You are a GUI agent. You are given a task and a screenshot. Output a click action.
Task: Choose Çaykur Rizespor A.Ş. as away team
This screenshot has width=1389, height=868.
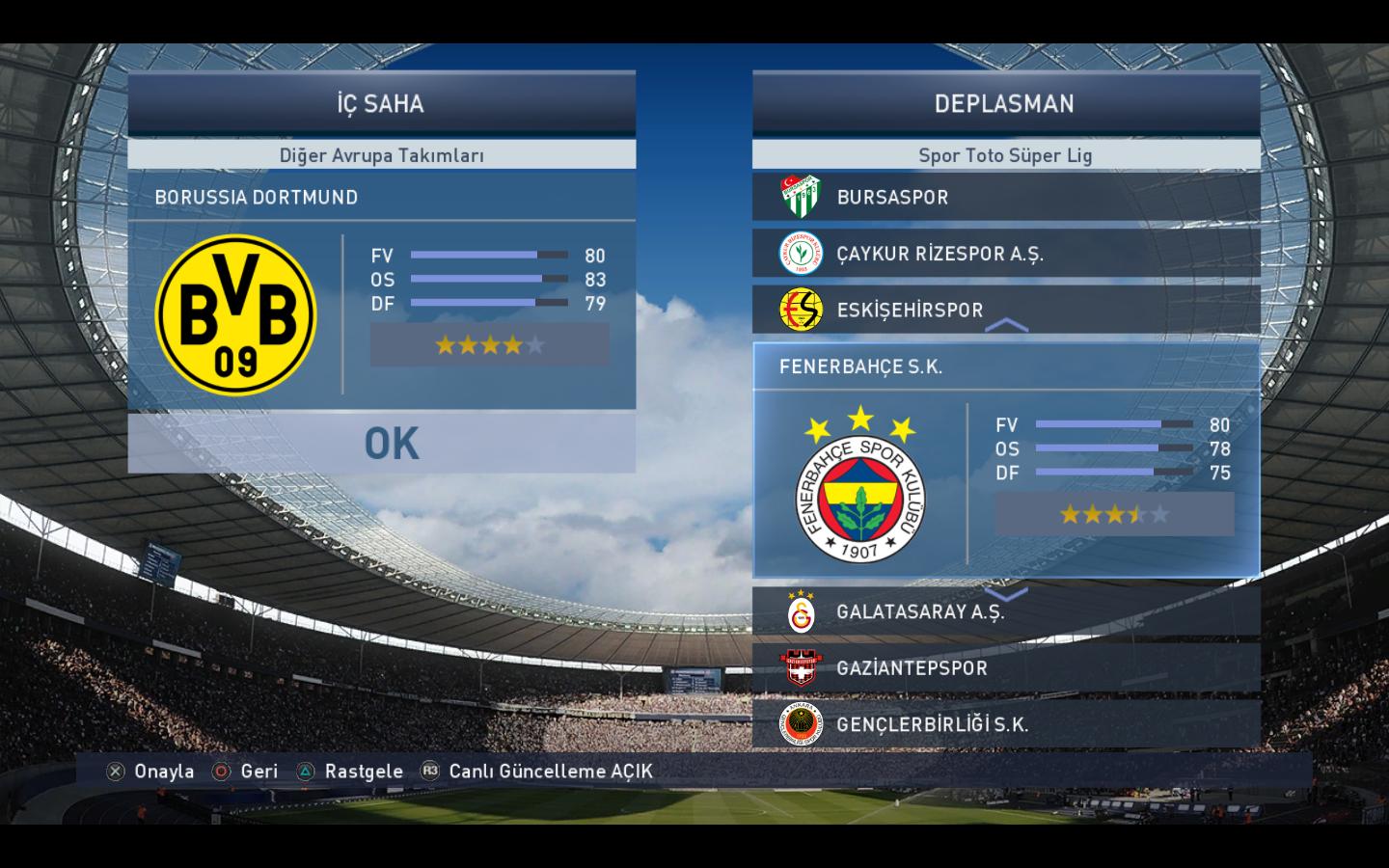(x=1006, y=254)
